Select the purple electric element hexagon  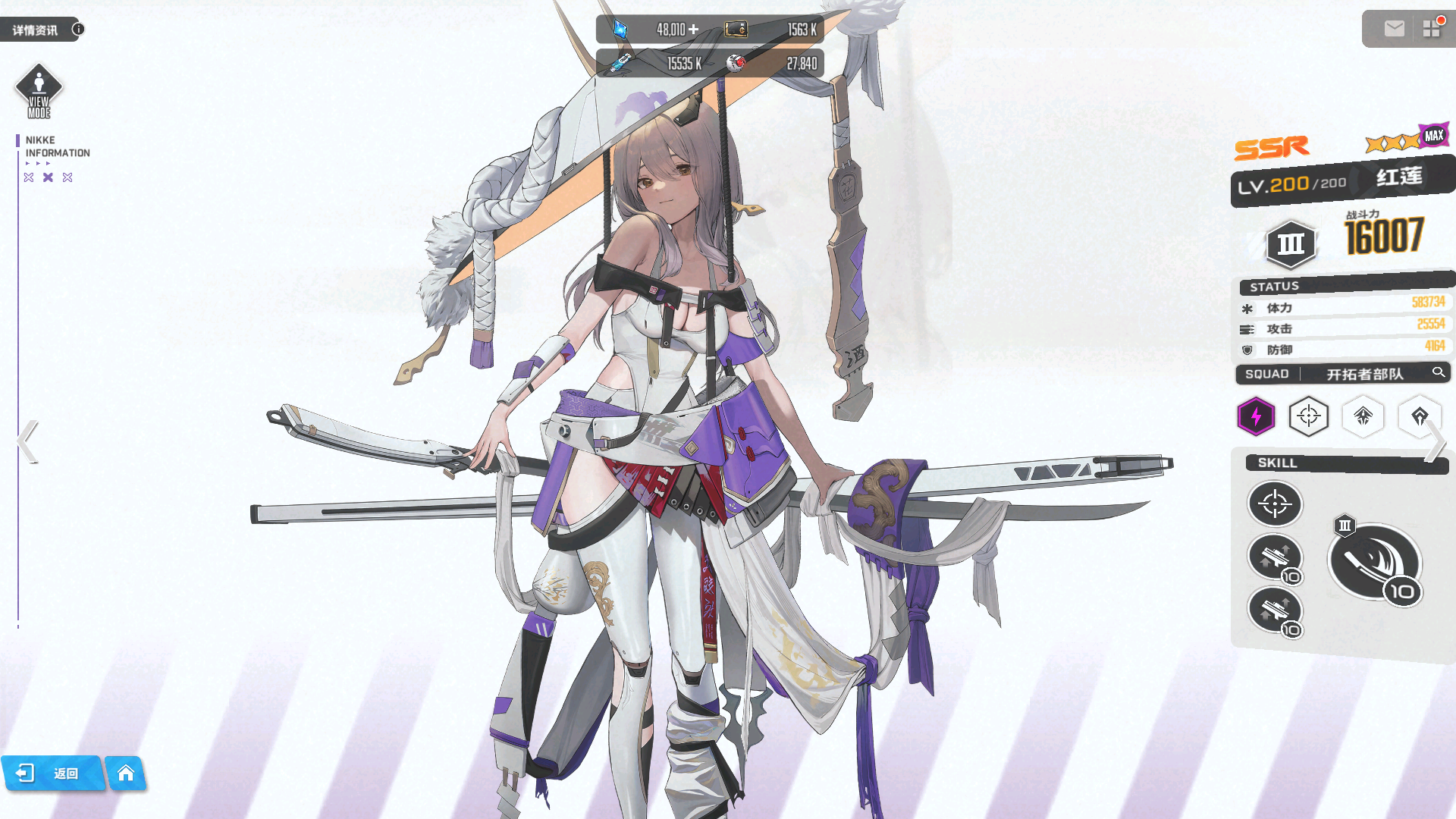(1256, 417)
